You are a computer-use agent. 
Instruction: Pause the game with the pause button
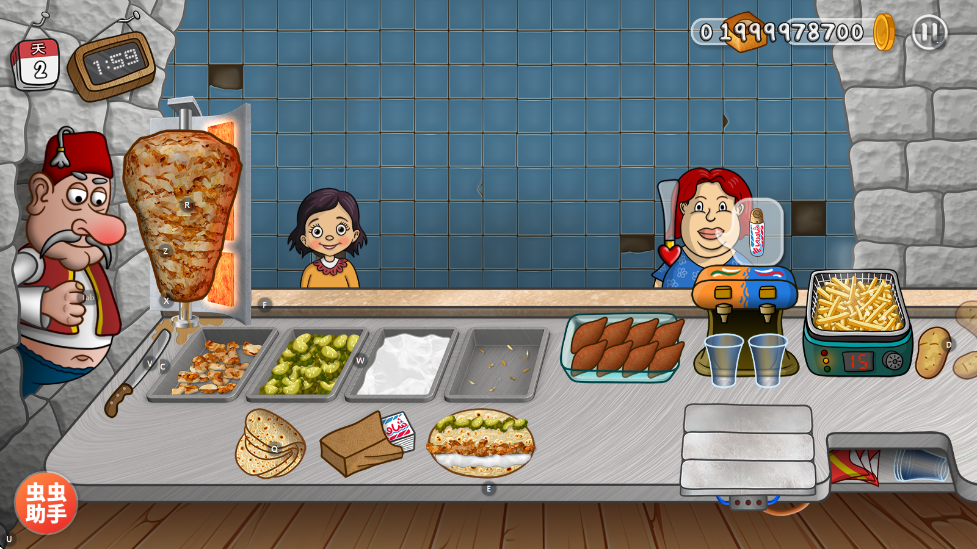click(x=929, y=32)
